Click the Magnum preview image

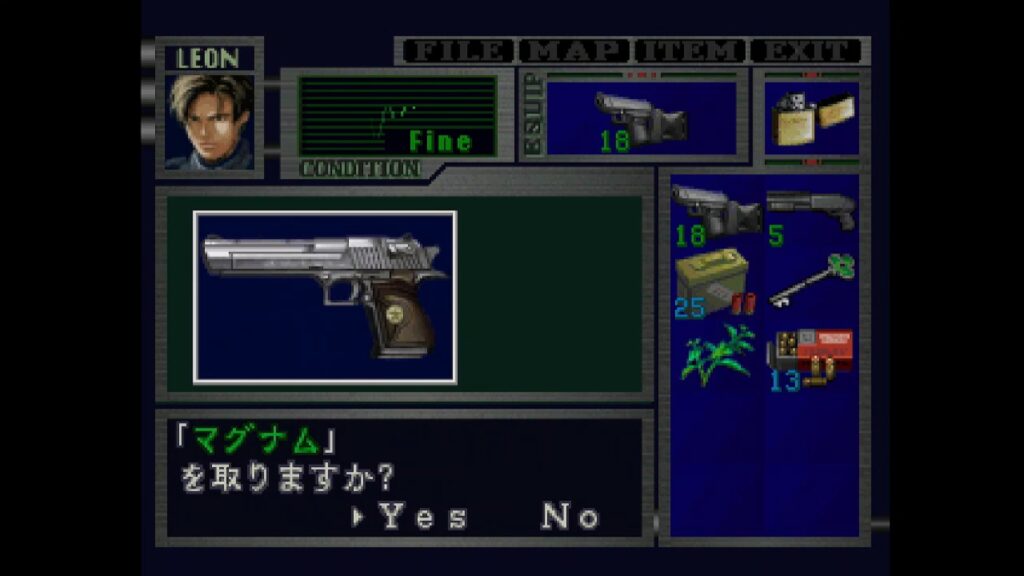point(325,297)
